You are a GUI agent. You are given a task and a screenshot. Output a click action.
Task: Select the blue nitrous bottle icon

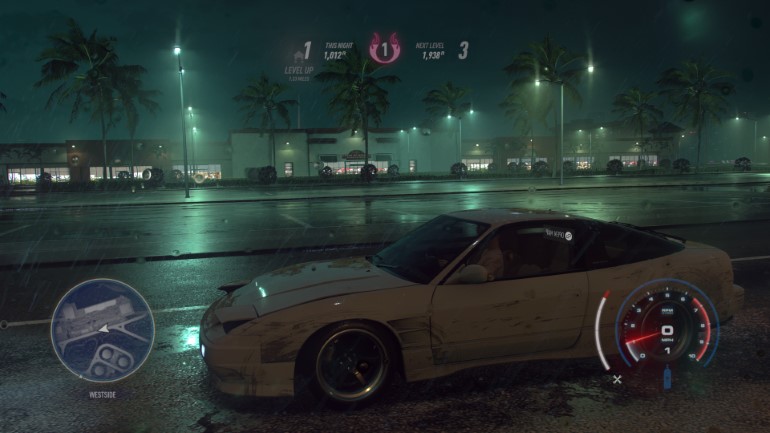coord(667,378)
